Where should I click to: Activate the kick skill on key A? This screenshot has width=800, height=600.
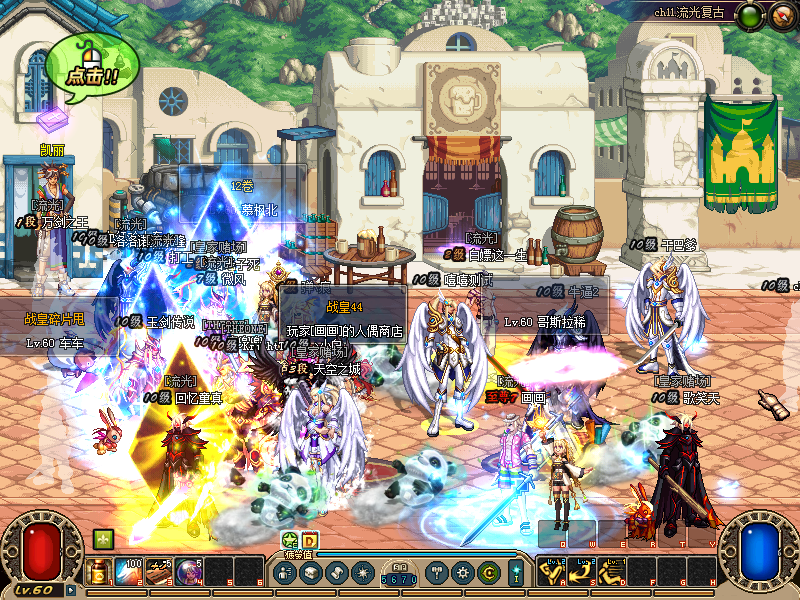pos(552,573)
